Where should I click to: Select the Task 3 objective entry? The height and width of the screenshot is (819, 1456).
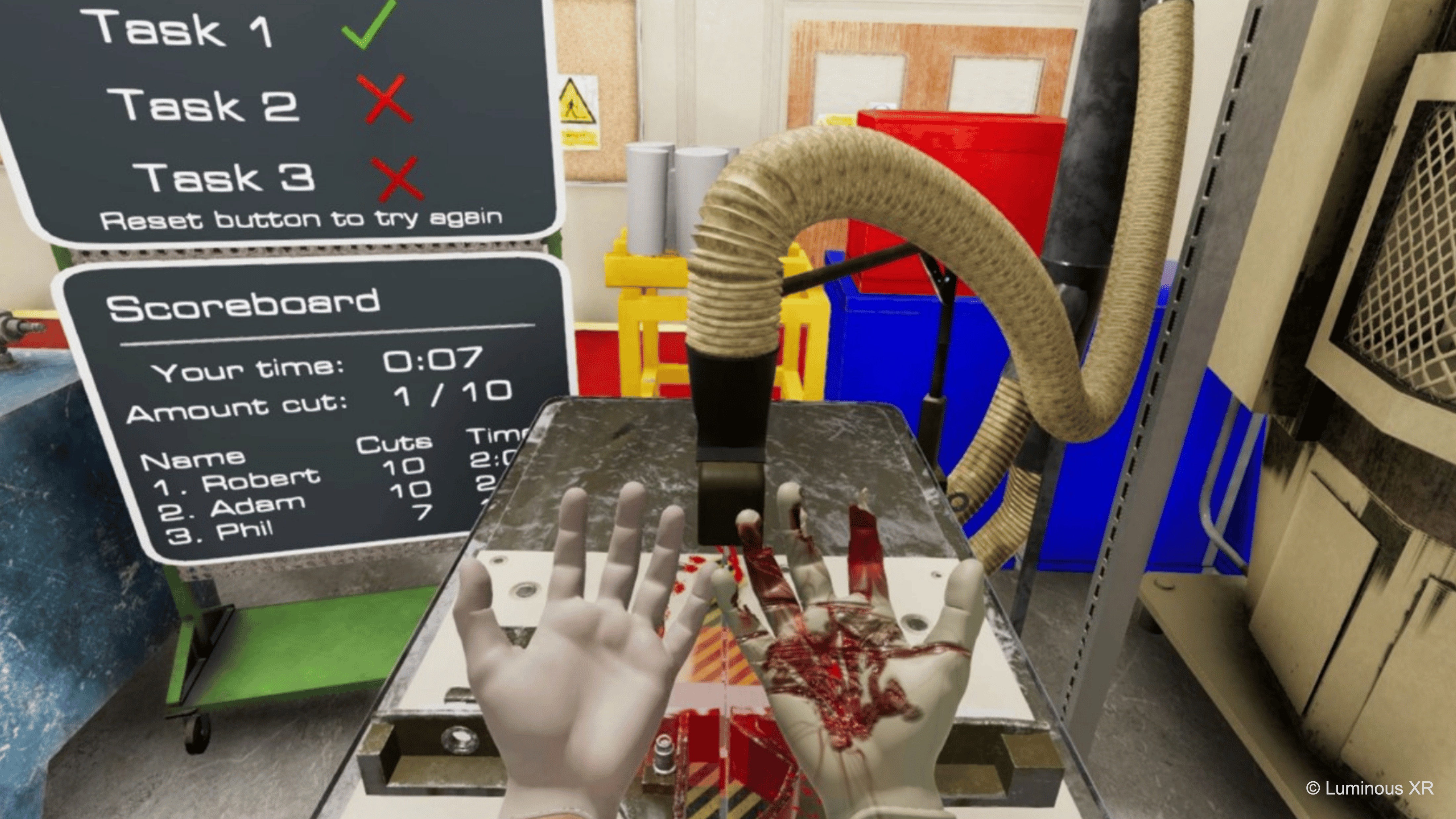click(x=224, y=177)
